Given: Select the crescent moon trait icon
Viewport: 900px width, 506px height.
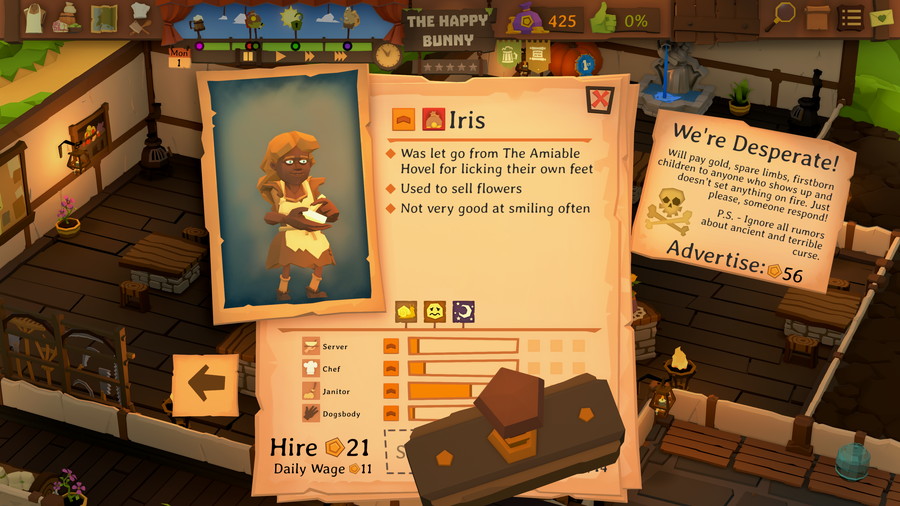Looking at the screenshot, I should [x=463, y=312].
